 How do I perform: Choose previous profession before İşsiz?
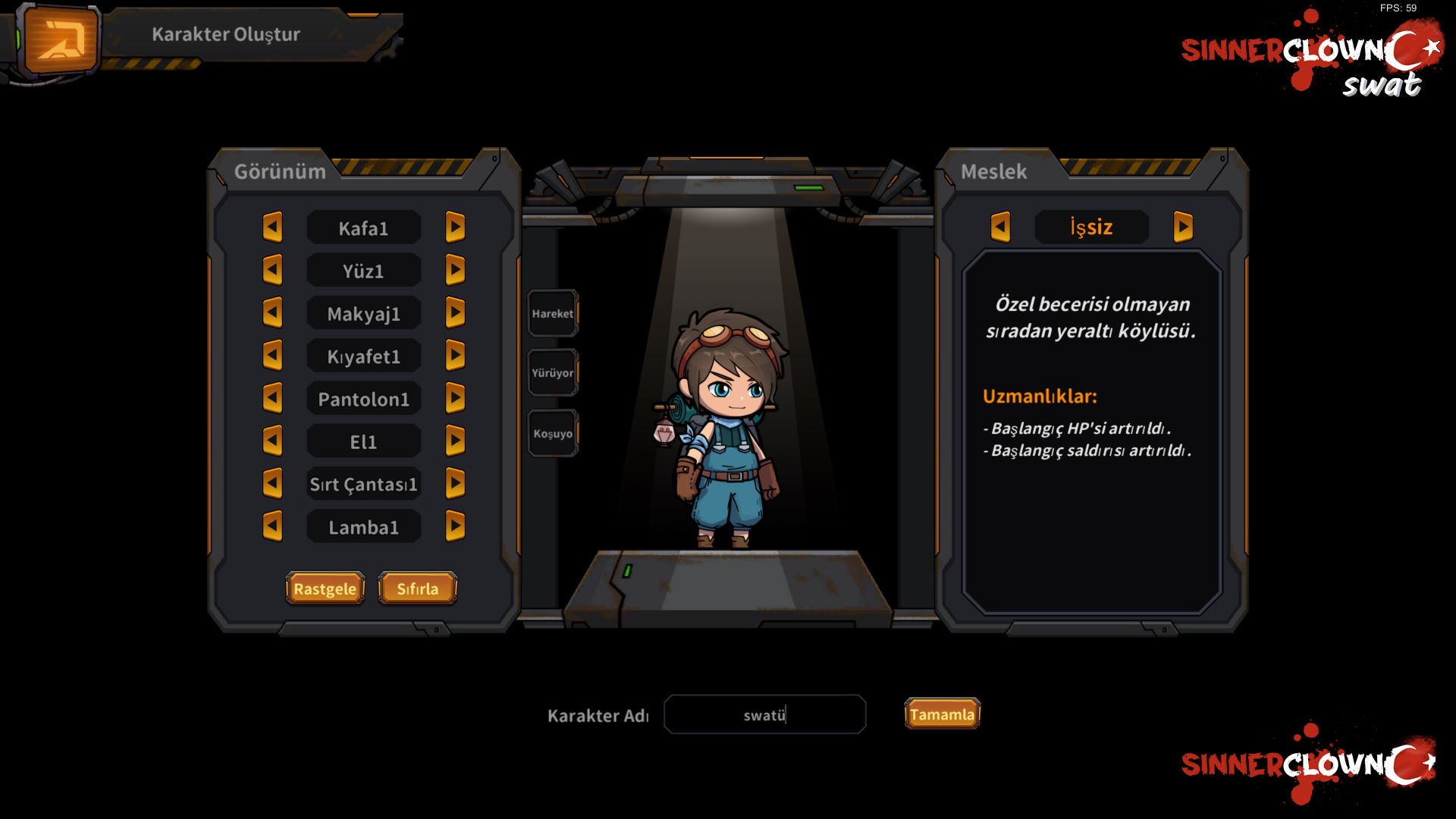coord(1000,227)
